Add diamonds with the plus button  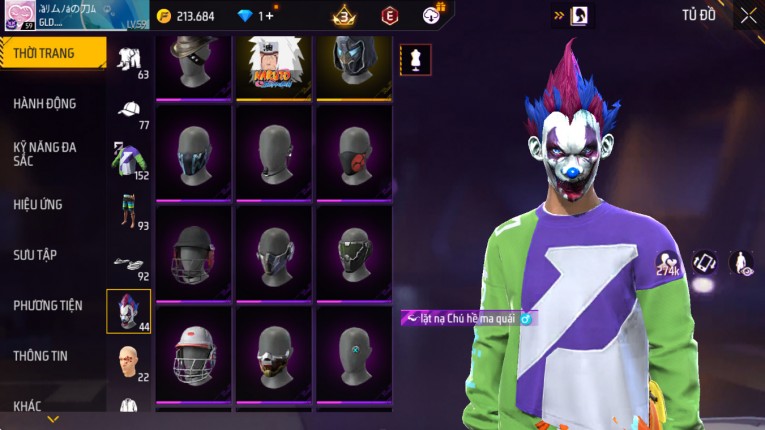tap(269, 16)
